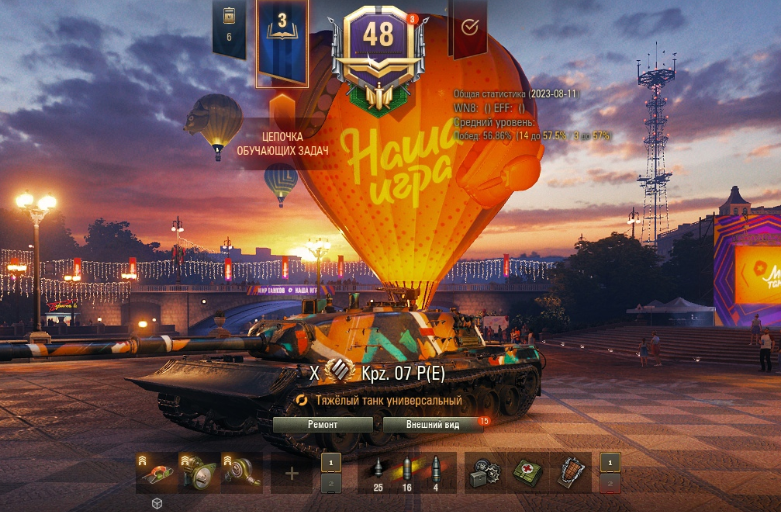The image size is (781, 512).
Task: Select the first aid kit consumable
Action: (528, 472)
